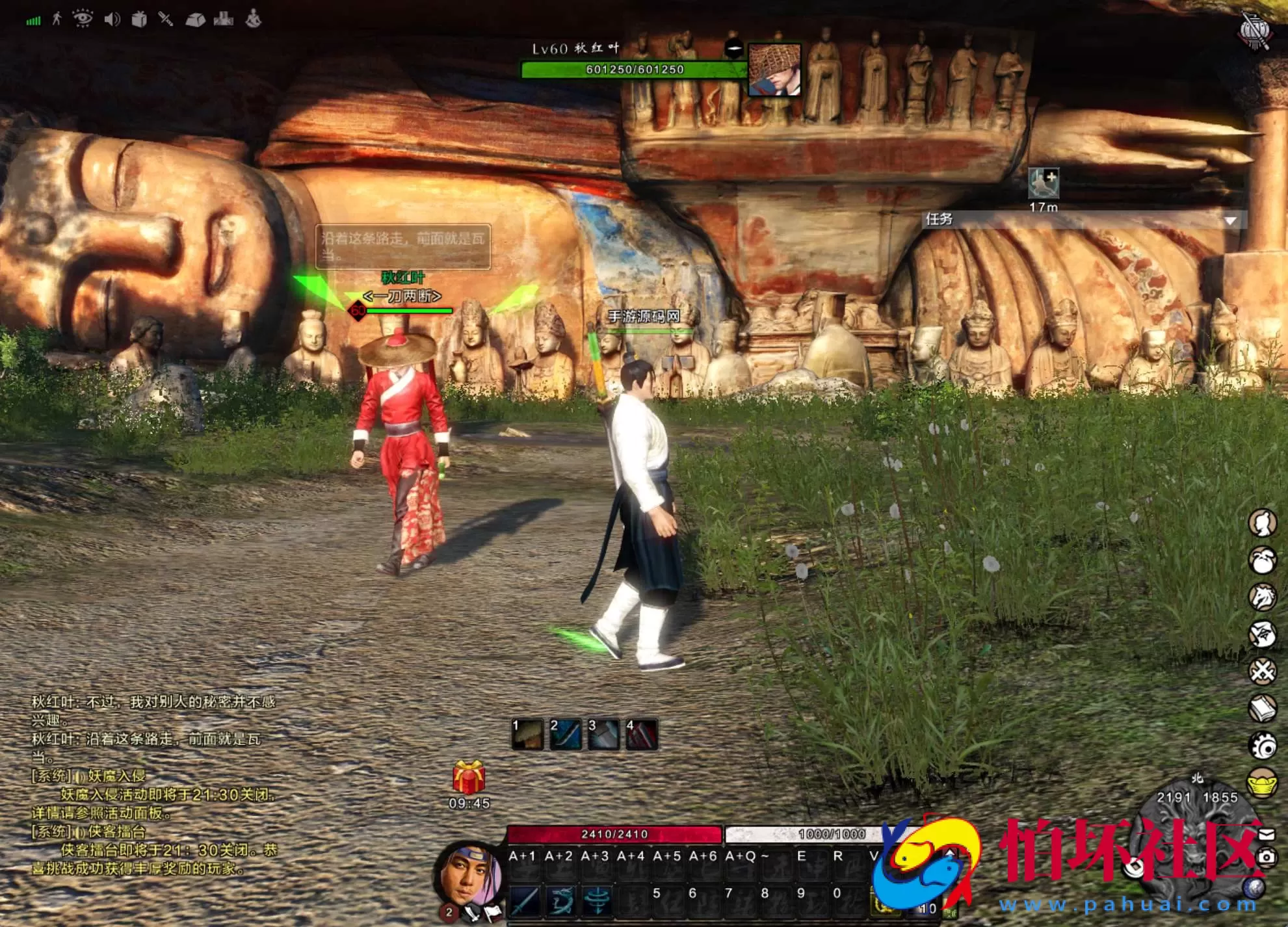The image size is (1288, 927).
Task: Click the meditating figure icon
Action: [254, 19]
